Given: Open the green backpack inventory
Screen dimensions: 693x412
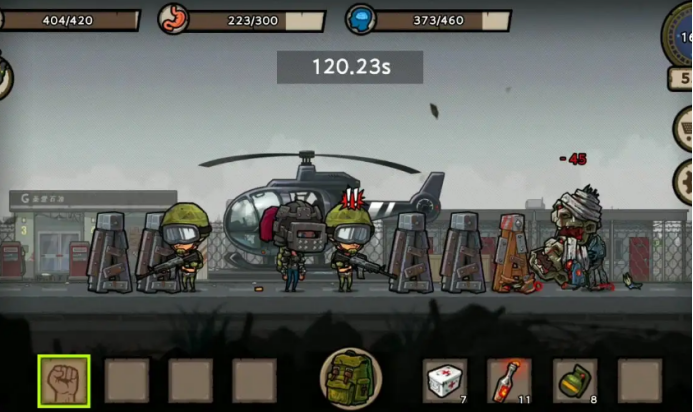Looking at the screenshot, I should (349, 379).
